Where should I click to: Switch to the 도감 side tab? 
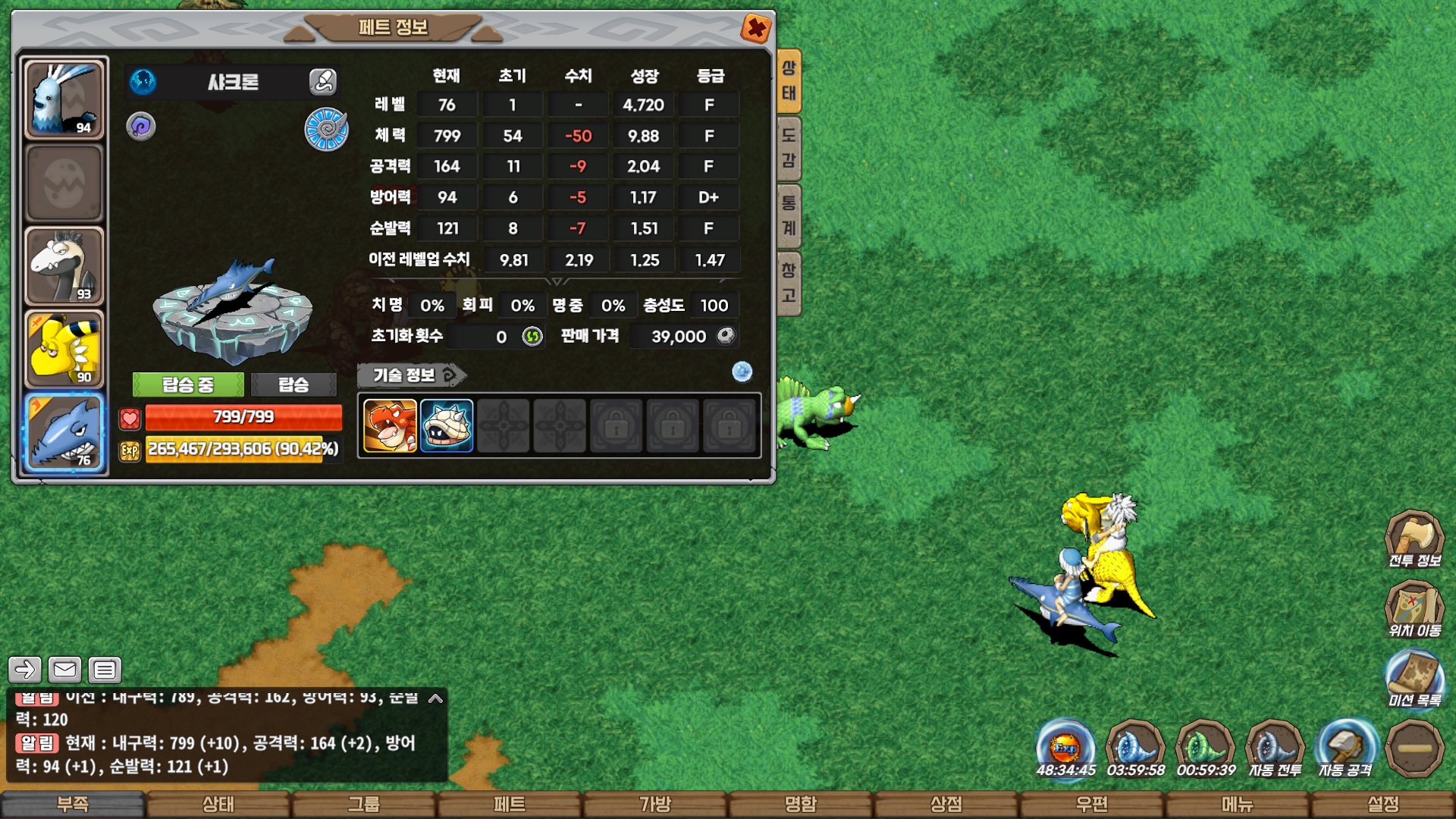click(789, 148)
